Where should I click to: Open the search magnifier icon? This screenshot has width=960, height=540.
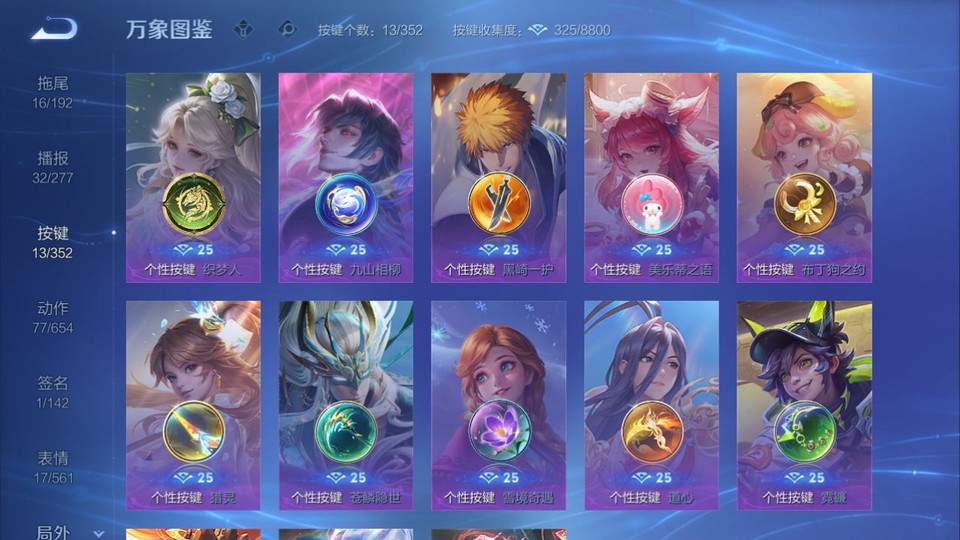click(288, 29)
